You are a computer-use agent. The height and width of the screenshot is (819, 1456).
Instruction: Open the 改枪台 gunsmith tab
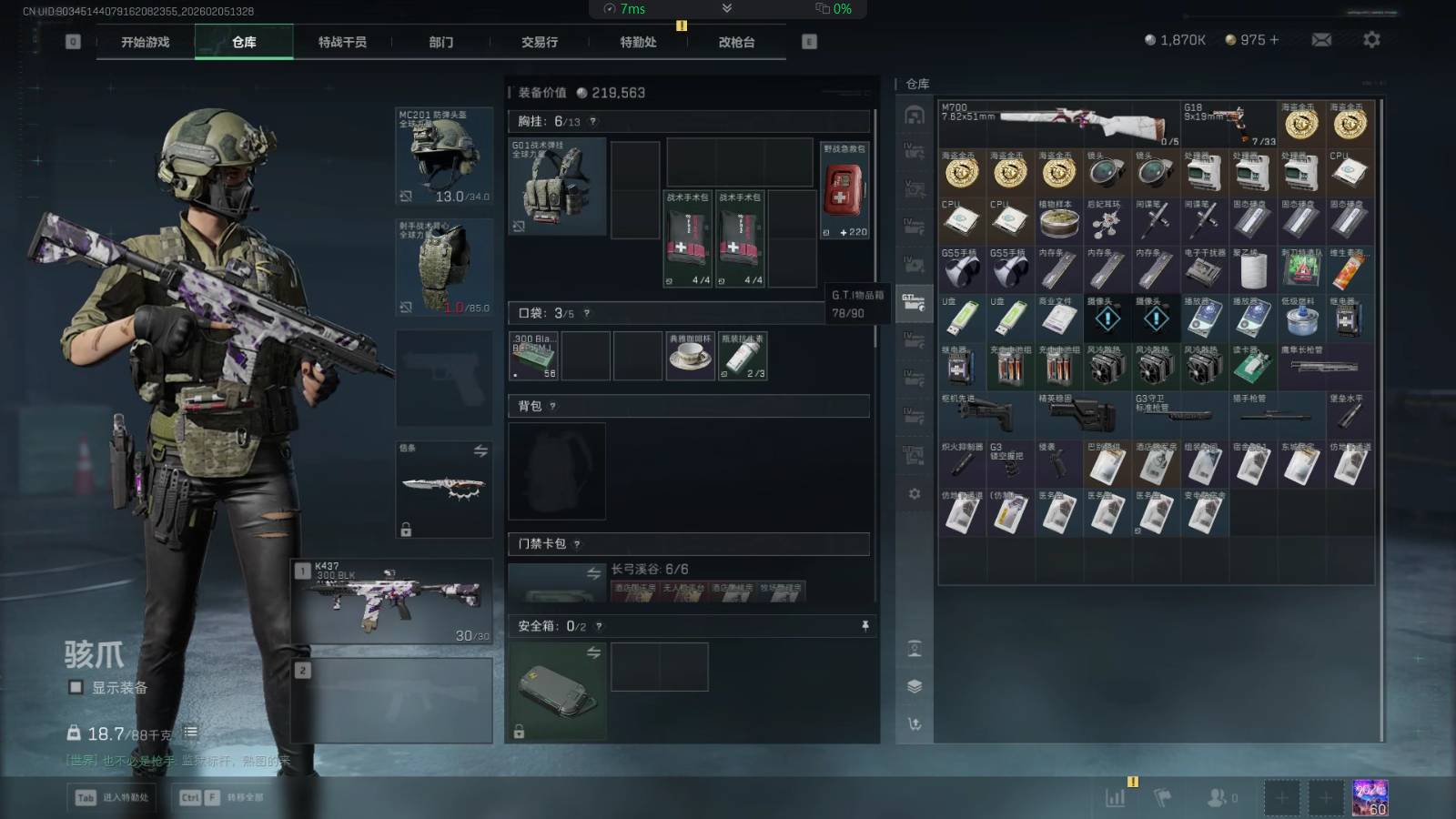(x=736, y=42)
